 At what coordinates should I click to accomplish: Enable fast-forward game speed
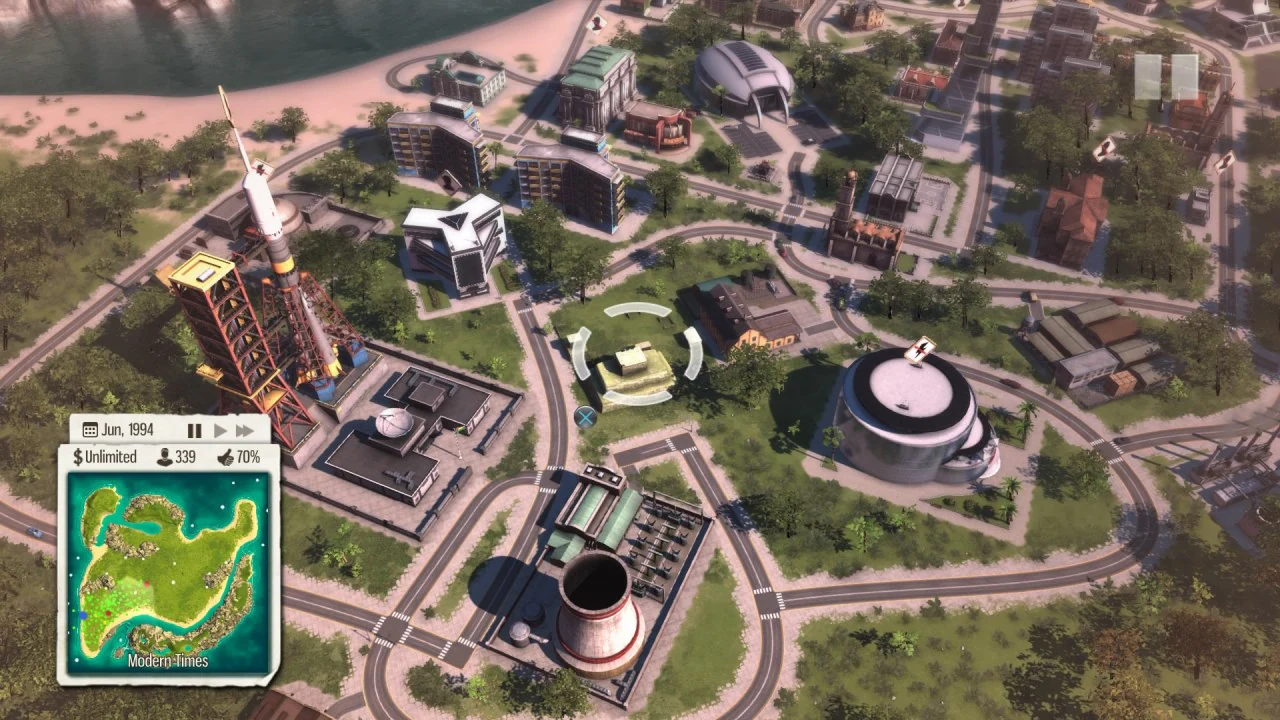click(244, 429)
